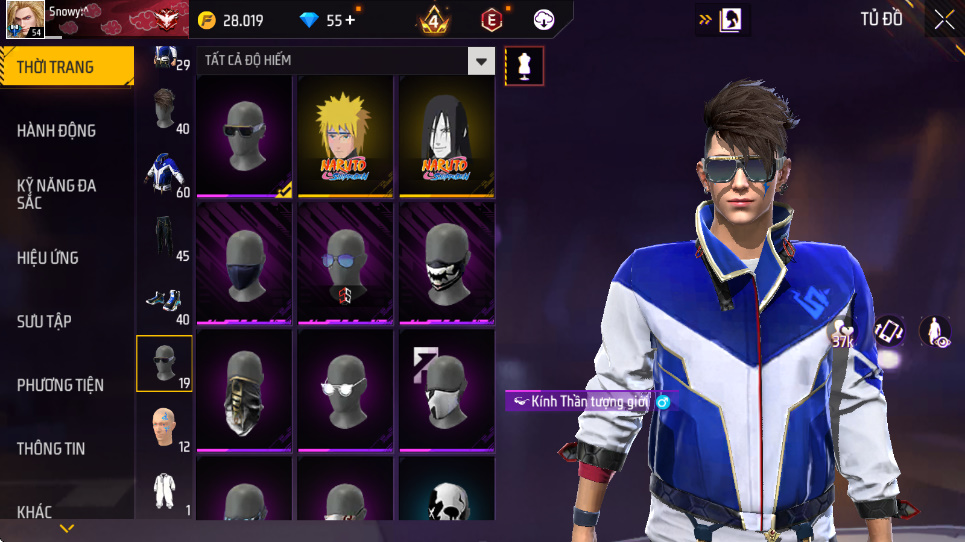Viewport: 965px width, 542px height.
Task: Open the HÀNH ĐỘNG menu section
Action: pyautogui.click(x=57, y=130)
